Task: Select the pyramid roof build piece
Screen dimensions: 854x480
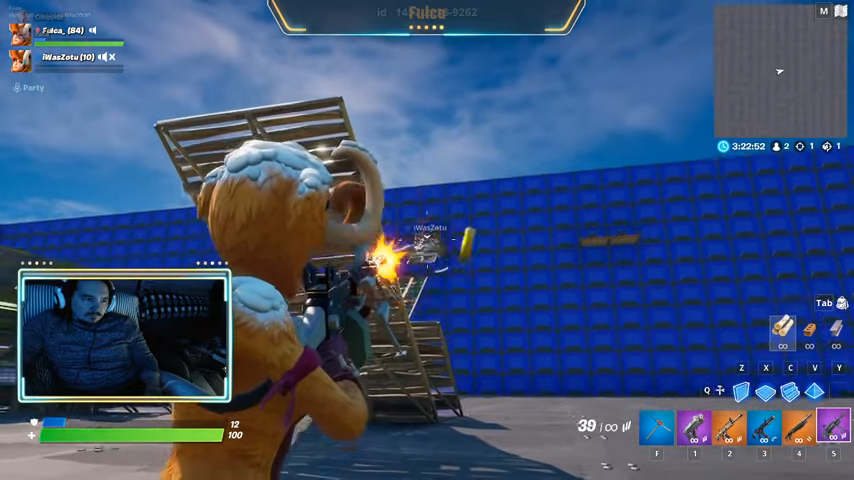Action: [x=815, y=391]
